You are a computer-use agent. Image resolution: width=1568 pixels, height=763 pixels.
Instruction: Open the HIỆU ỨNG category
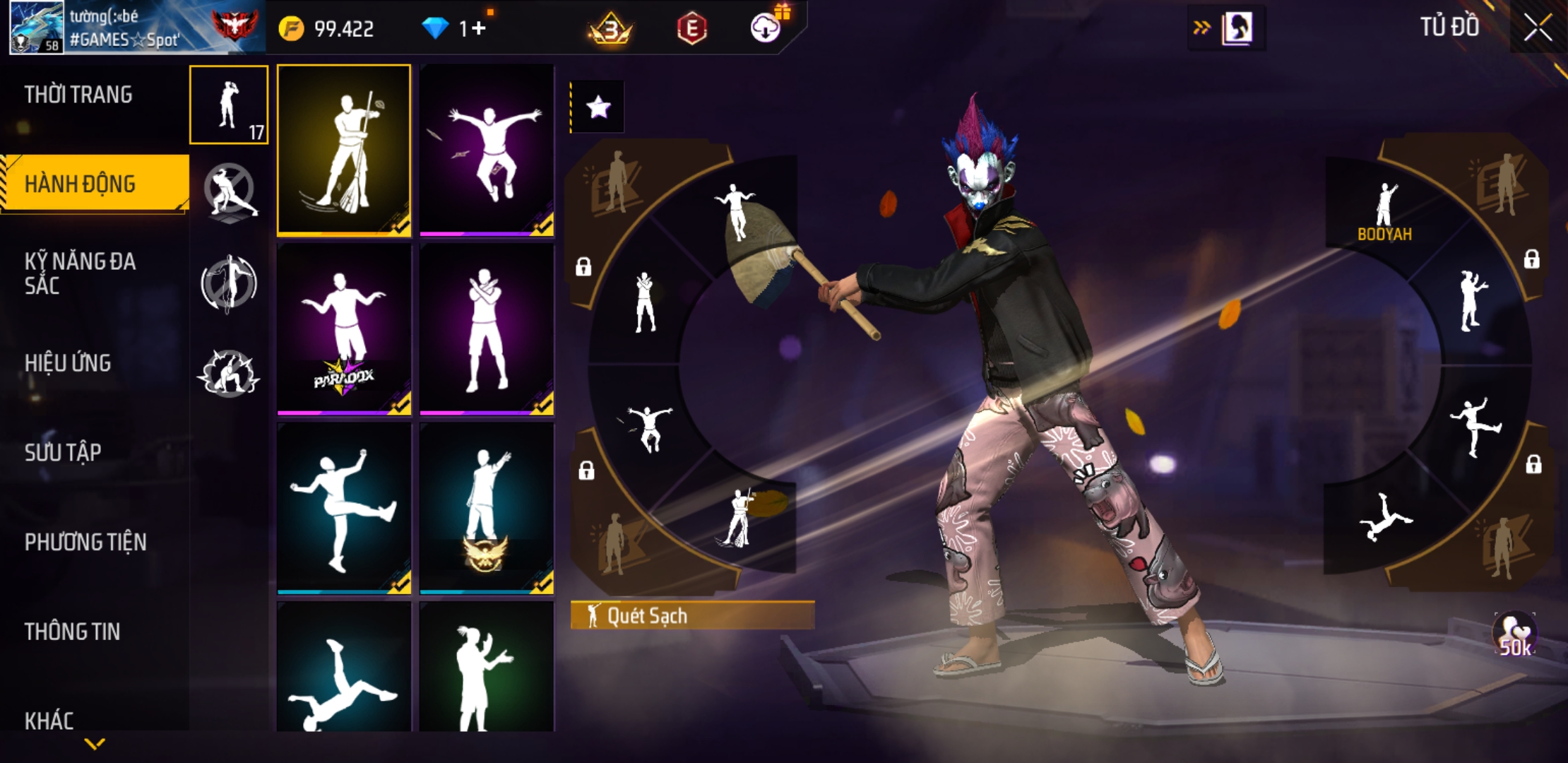click(x=68, y=363)
